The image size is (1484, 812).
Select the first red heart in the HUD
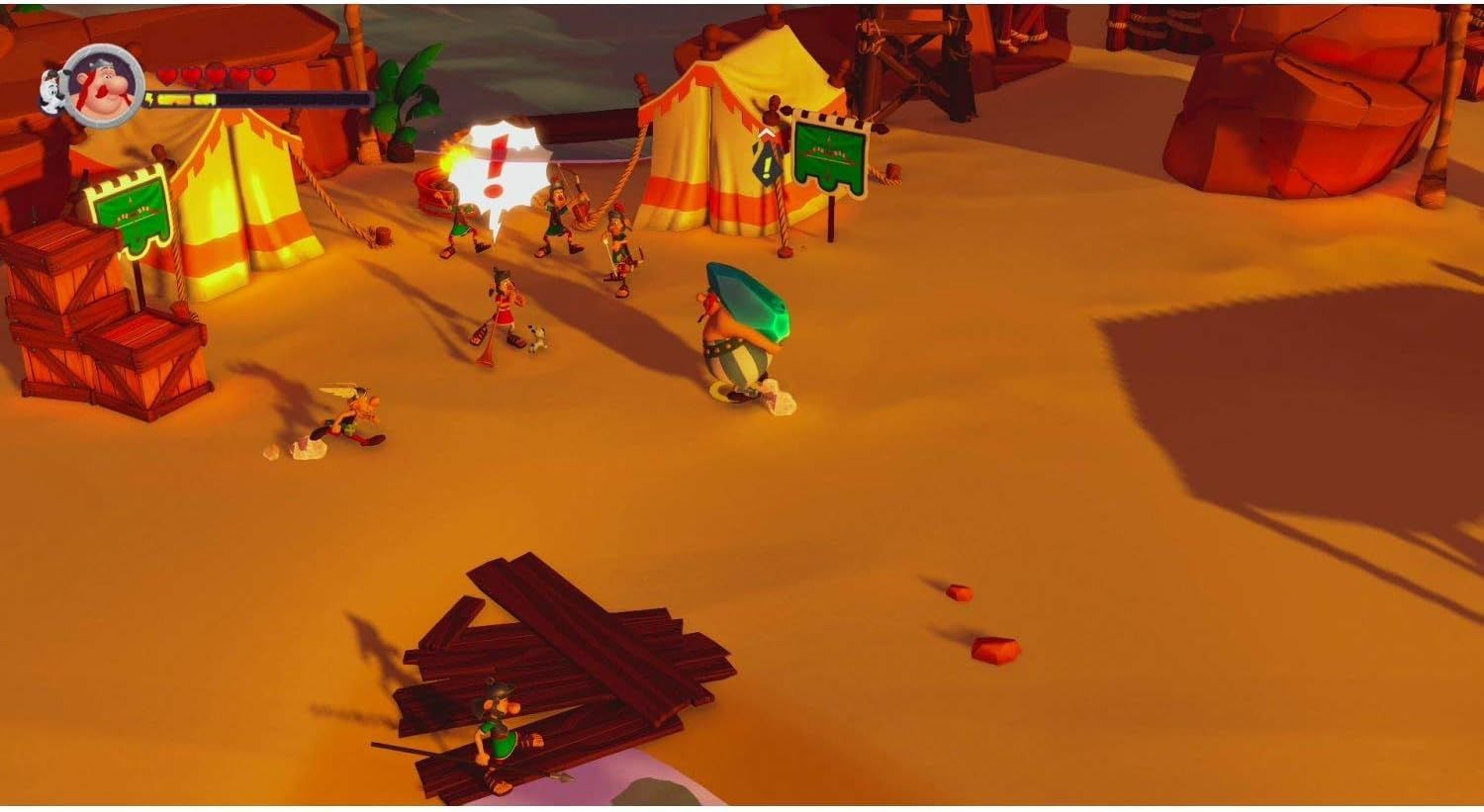coord(165,74)
